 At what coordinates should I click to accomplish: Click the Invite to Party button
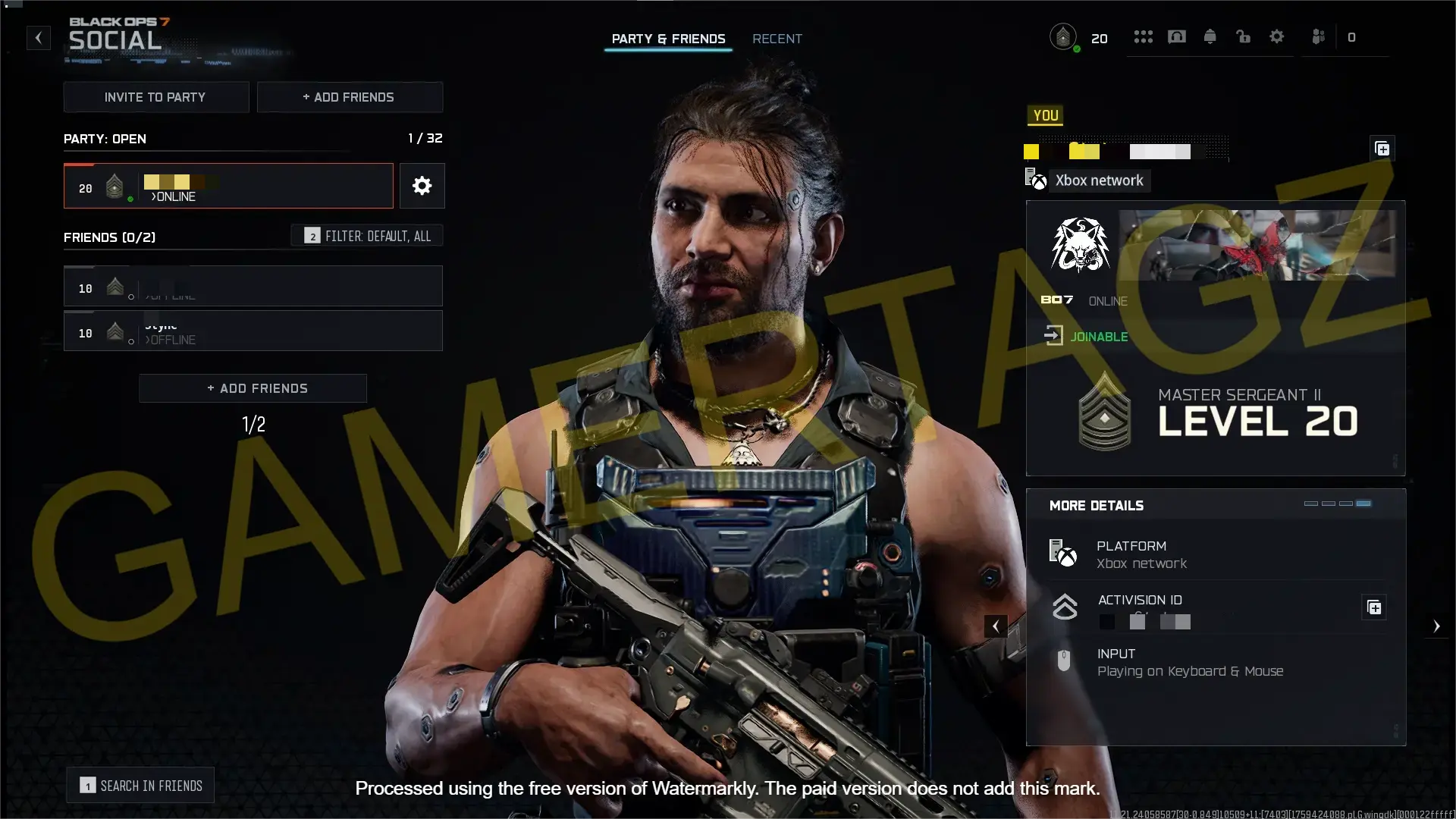[155, 97]
